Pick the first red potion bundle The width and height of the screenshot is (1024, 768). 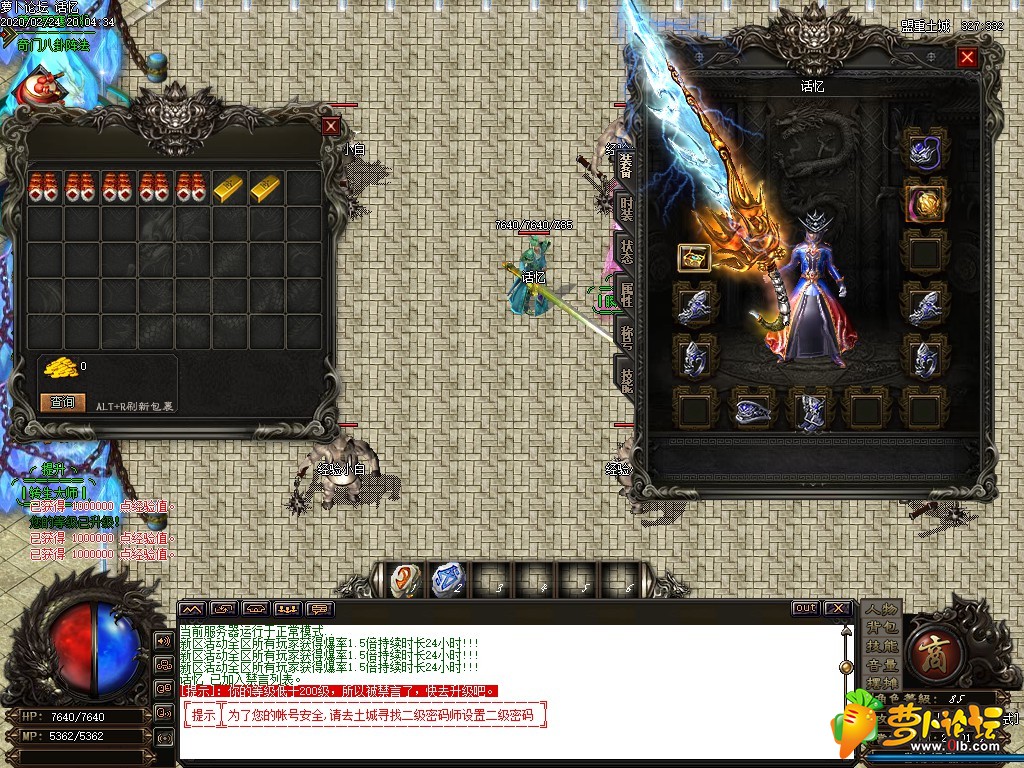(x=43, y=187)
